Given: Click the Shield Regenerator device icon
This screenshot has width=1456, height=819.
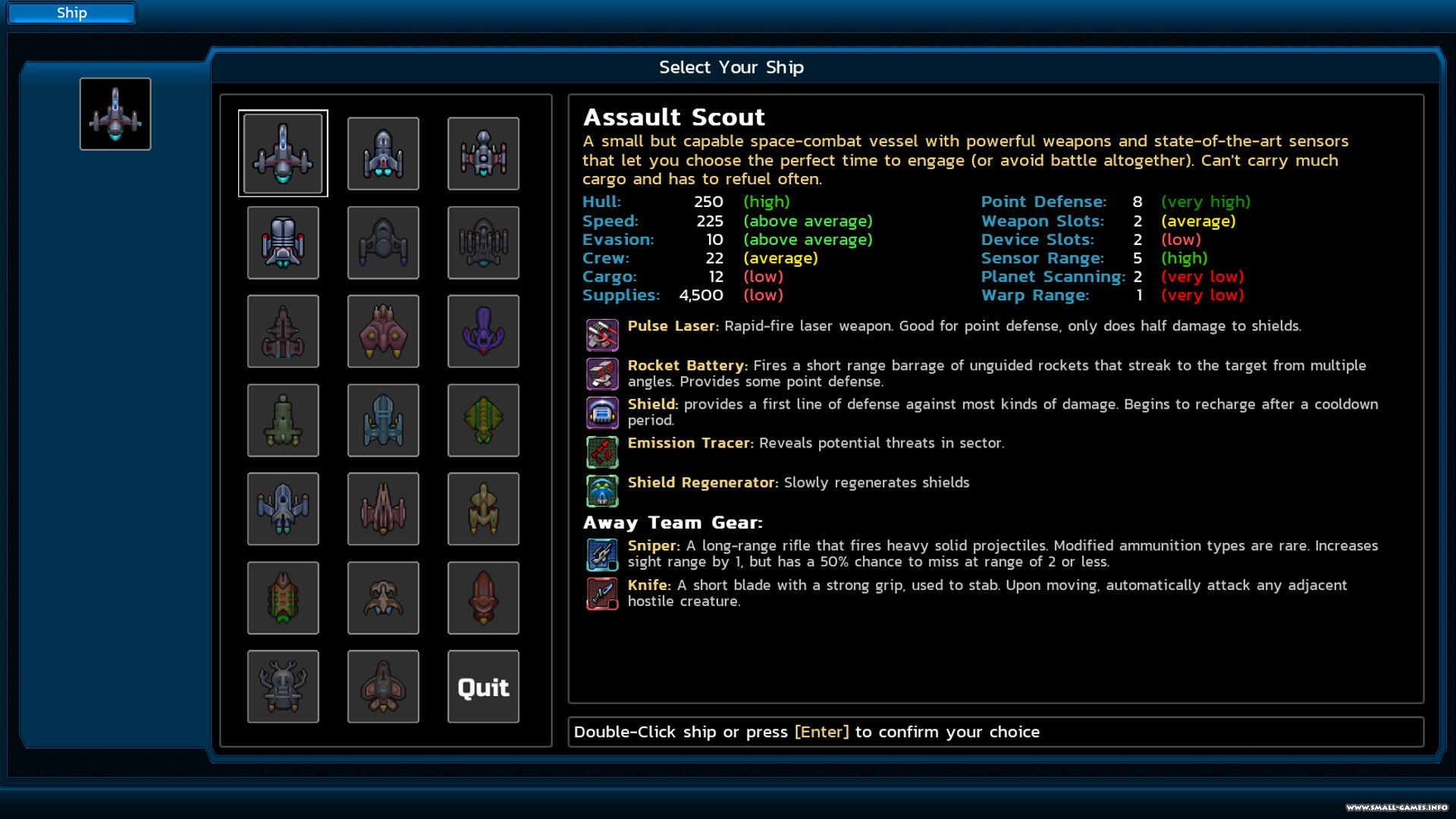Looking at the screenshot, I should click(x=602, y=491).
